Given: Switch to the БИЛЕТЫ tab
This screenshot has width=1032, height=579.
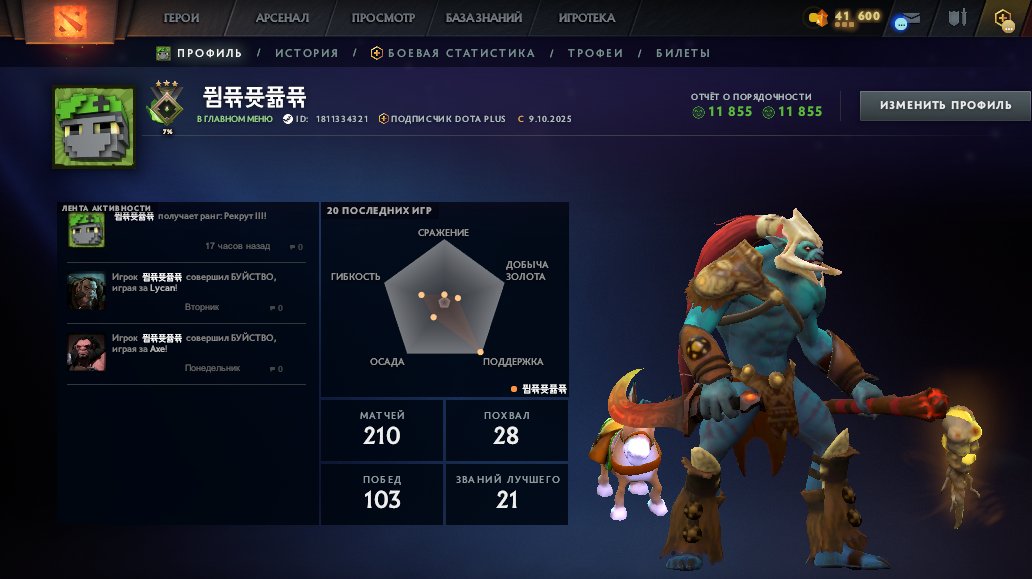Looking at the screenshot, I should (683, 53).
